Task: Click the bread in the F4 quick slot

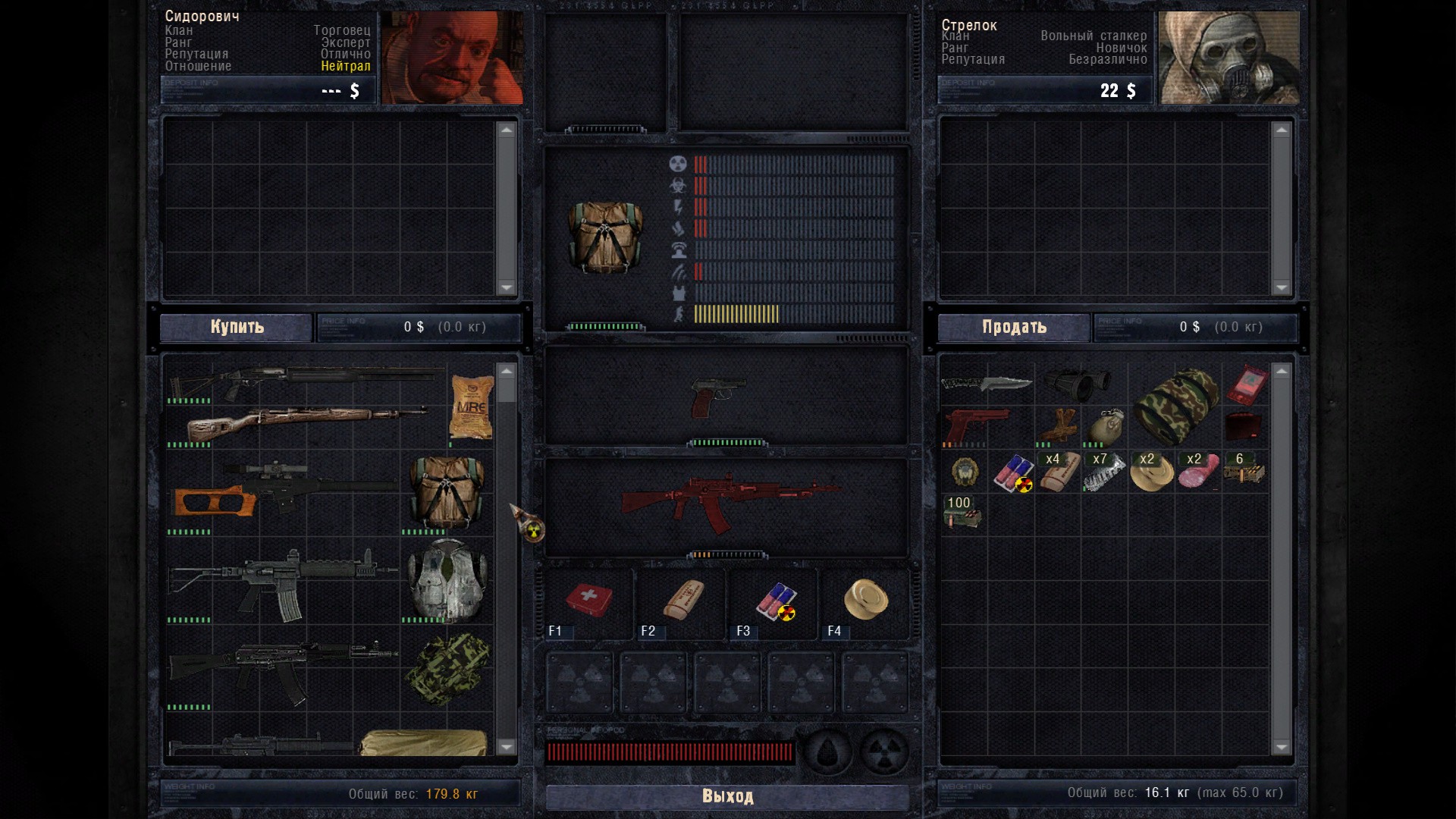Action: 865,600
